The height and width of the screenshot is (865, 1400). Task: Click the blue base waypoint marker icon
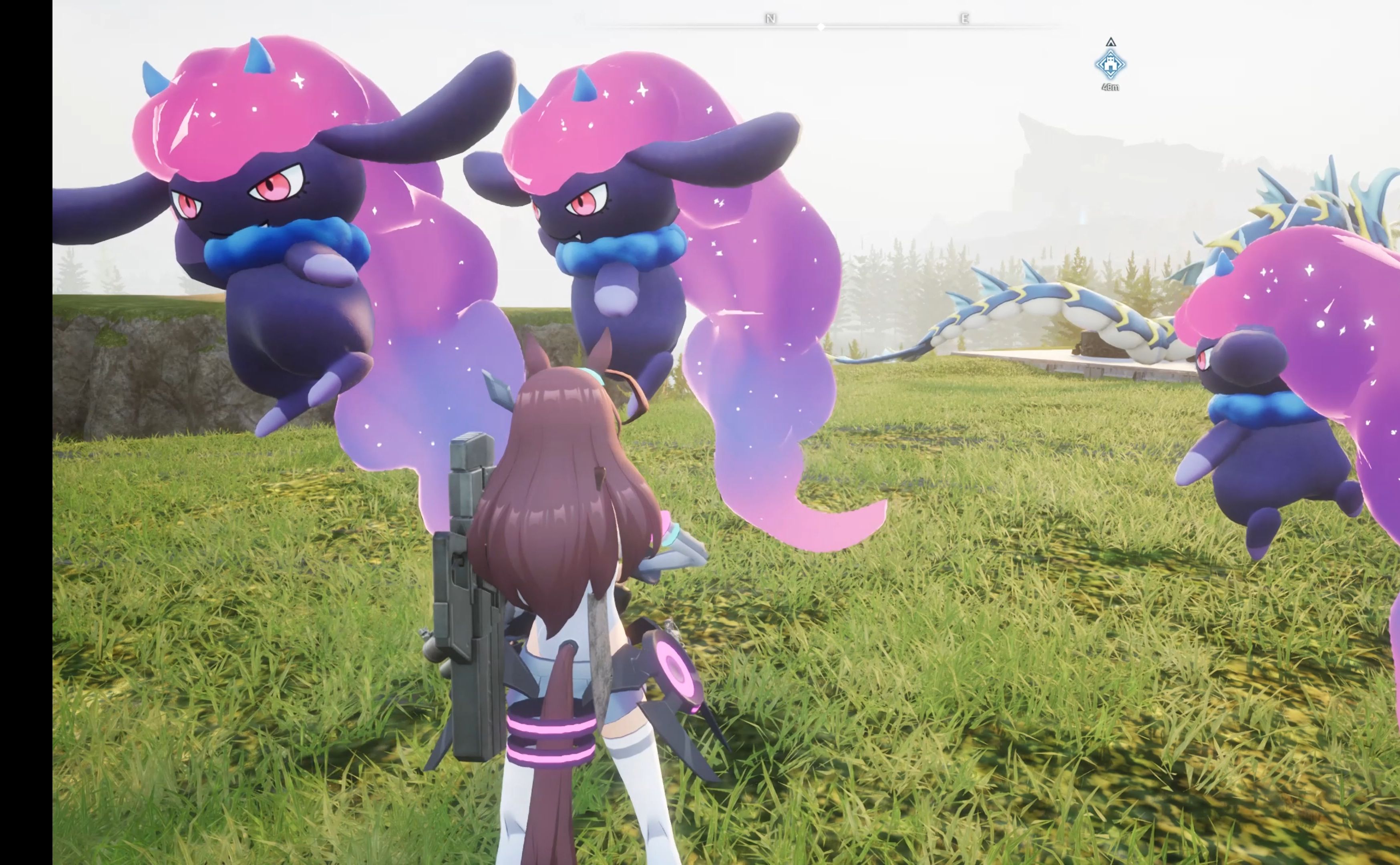(x=1110, y=64)
